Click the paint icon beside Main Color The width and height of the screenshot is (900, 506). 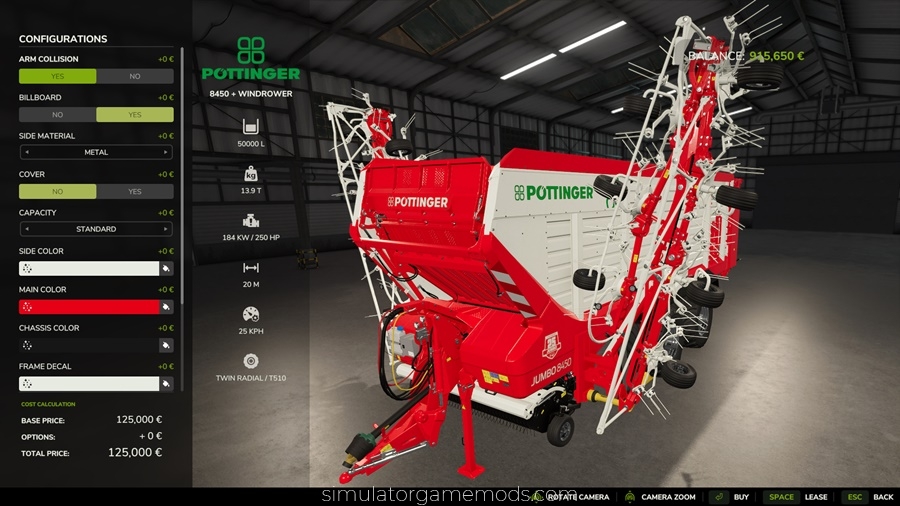(166, 307)
